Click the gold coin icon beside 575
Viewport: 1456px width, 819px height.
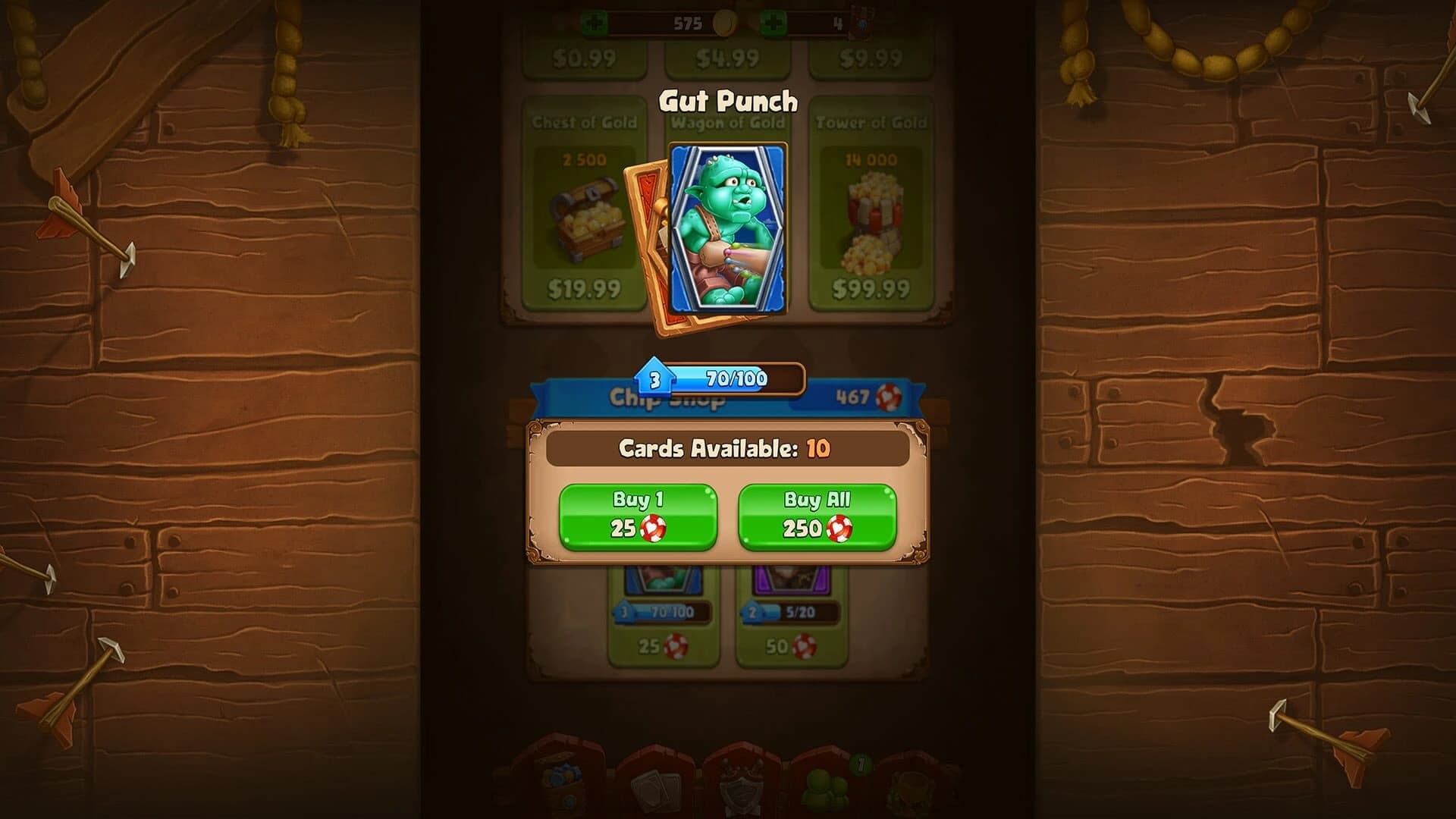726,23
